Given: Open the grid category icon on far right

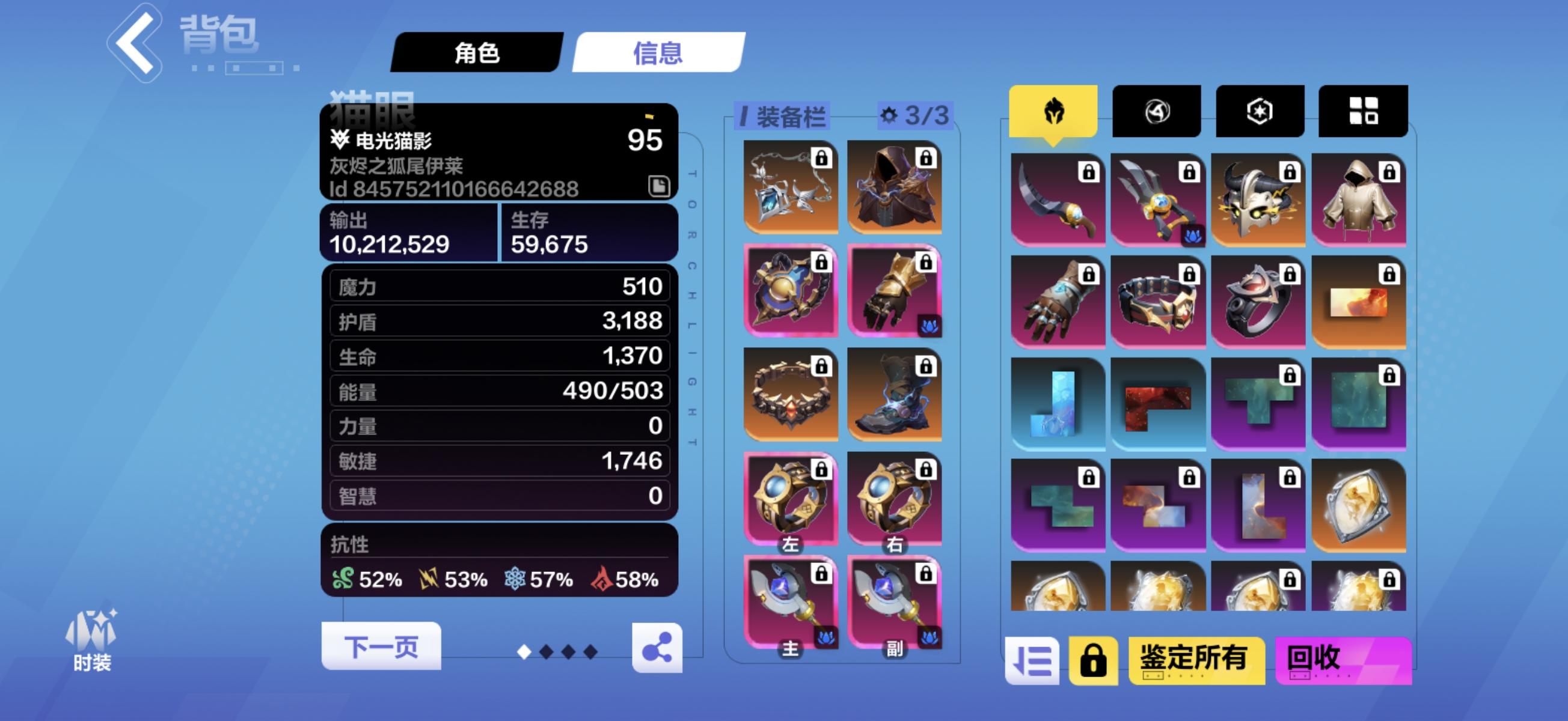Looking at the screenshot, I should tap(1362, 109).
